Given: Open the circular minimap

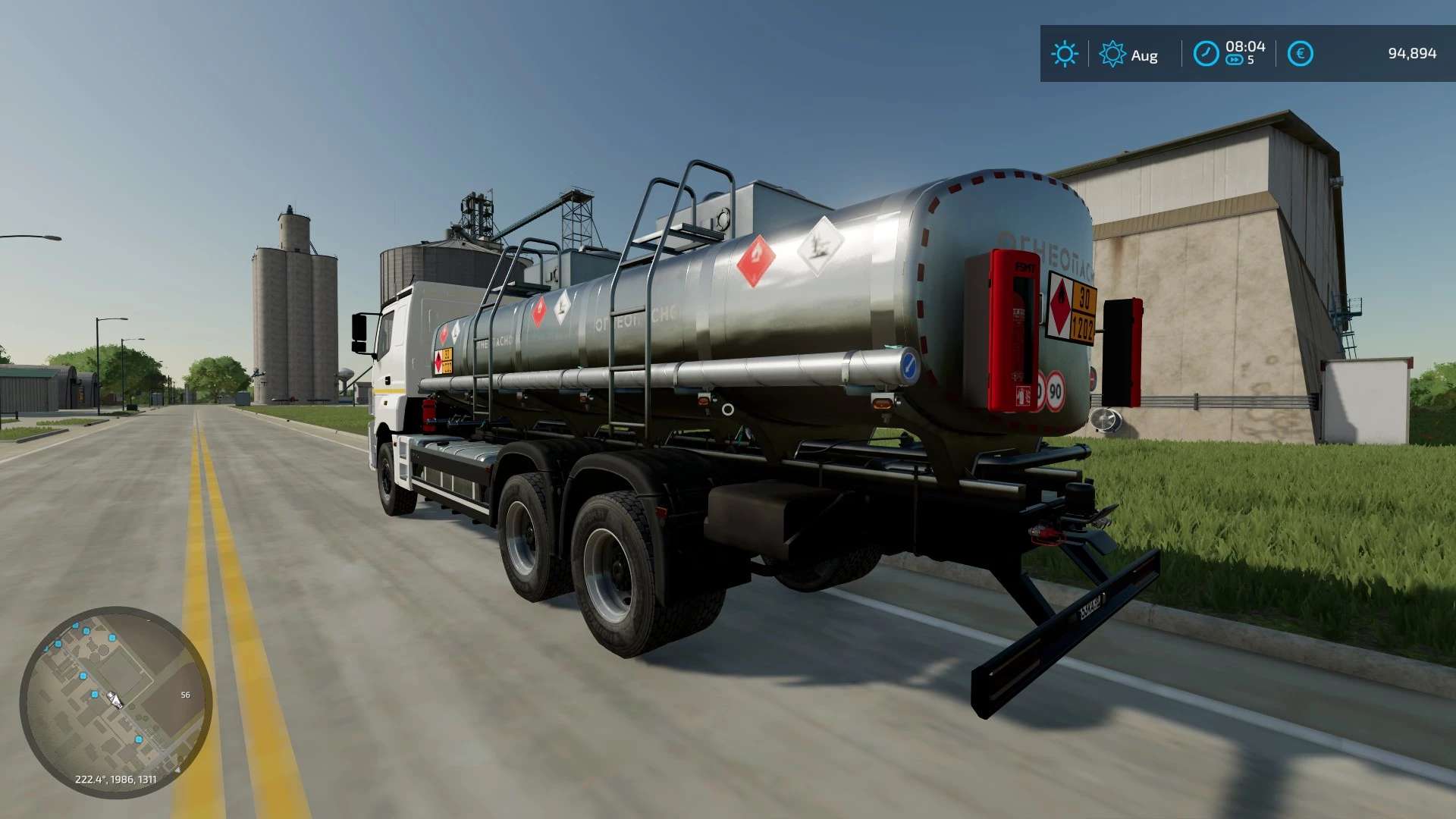Looking at the screenshot, I should 116,702.
